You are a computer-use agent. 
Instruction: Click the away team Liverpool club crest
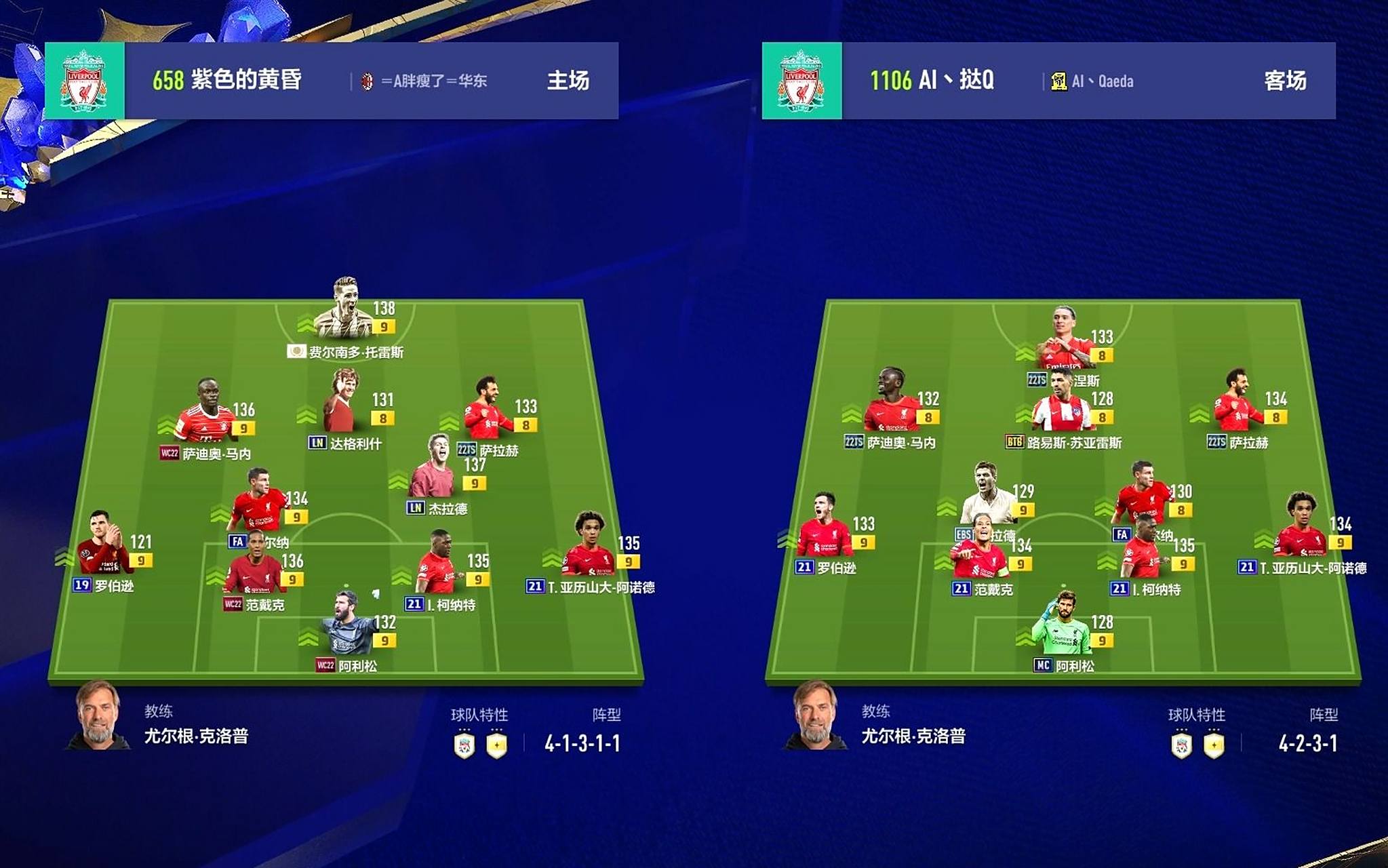point(801,81)
